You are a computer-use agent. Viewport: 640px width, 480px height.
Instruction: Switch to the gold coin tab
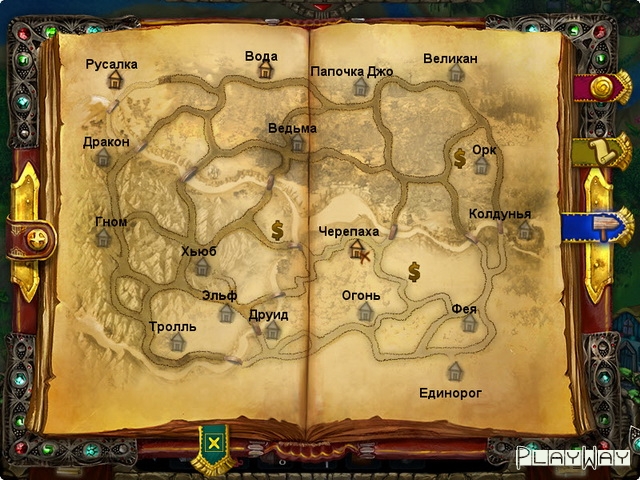pyautogui.click(x=604, y=90)
